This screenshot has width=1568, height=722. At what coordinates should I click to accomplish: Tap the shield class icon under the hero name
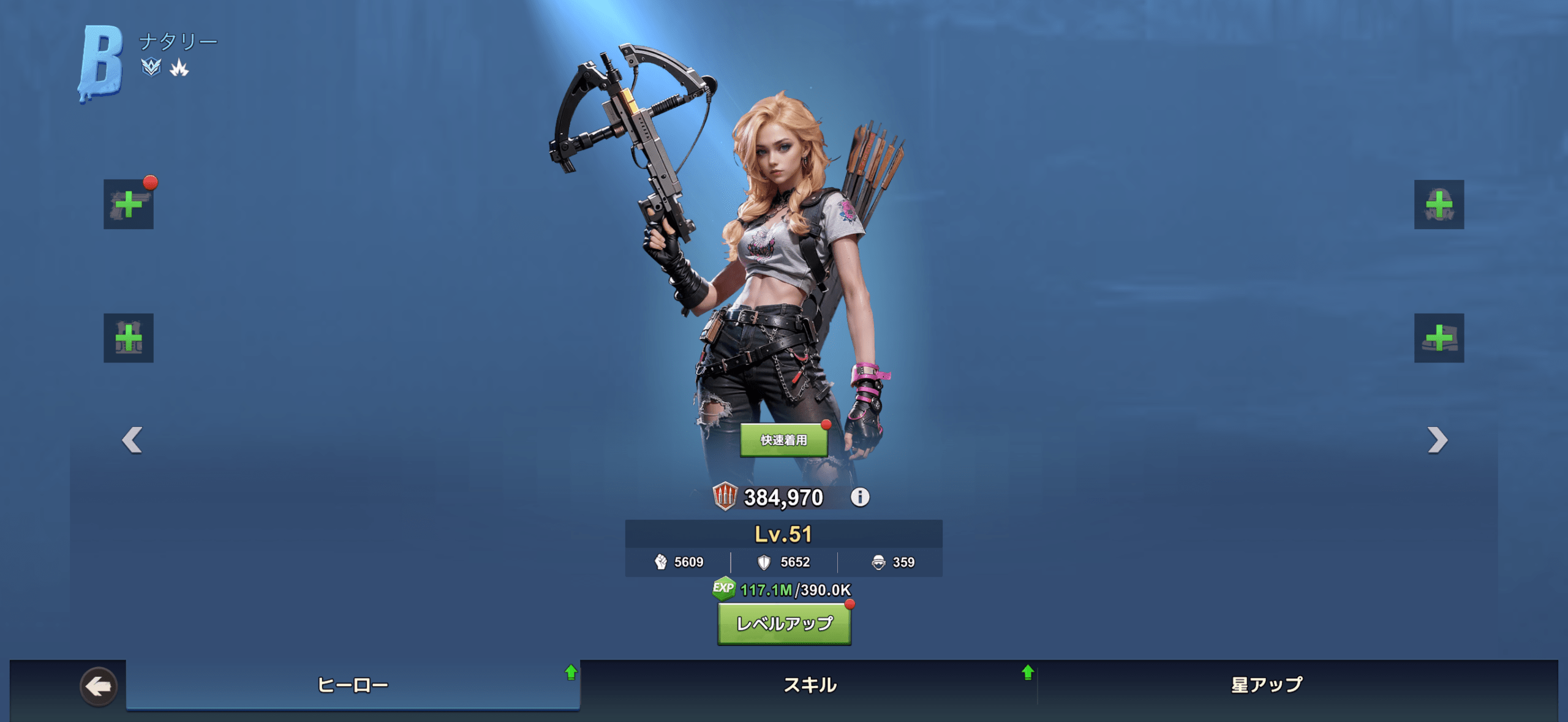[151, 67]
